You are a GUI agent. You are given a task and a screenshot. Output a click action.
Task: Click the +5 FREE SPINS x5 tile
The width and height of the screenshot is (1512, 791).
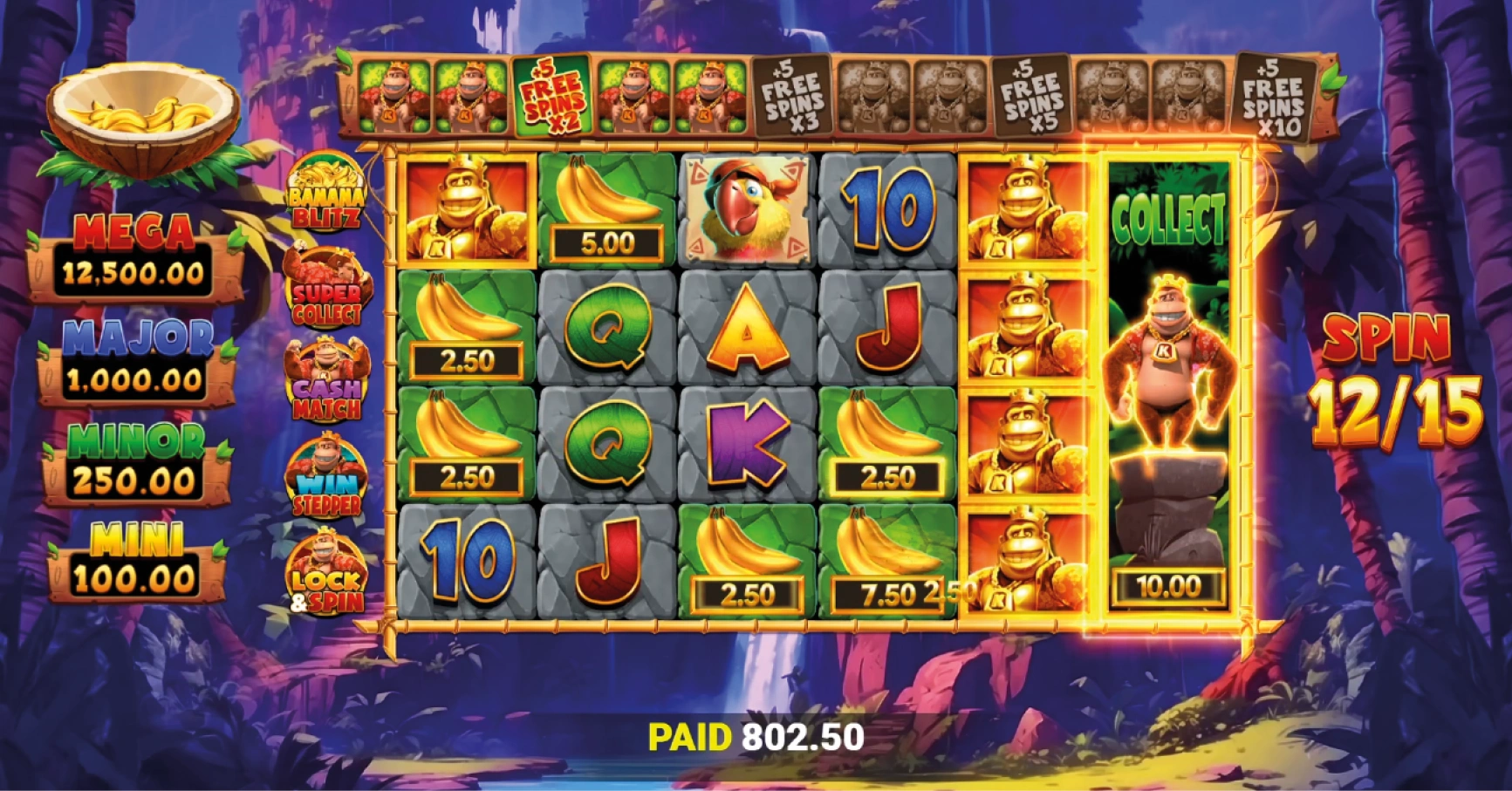click(1034, 96)
